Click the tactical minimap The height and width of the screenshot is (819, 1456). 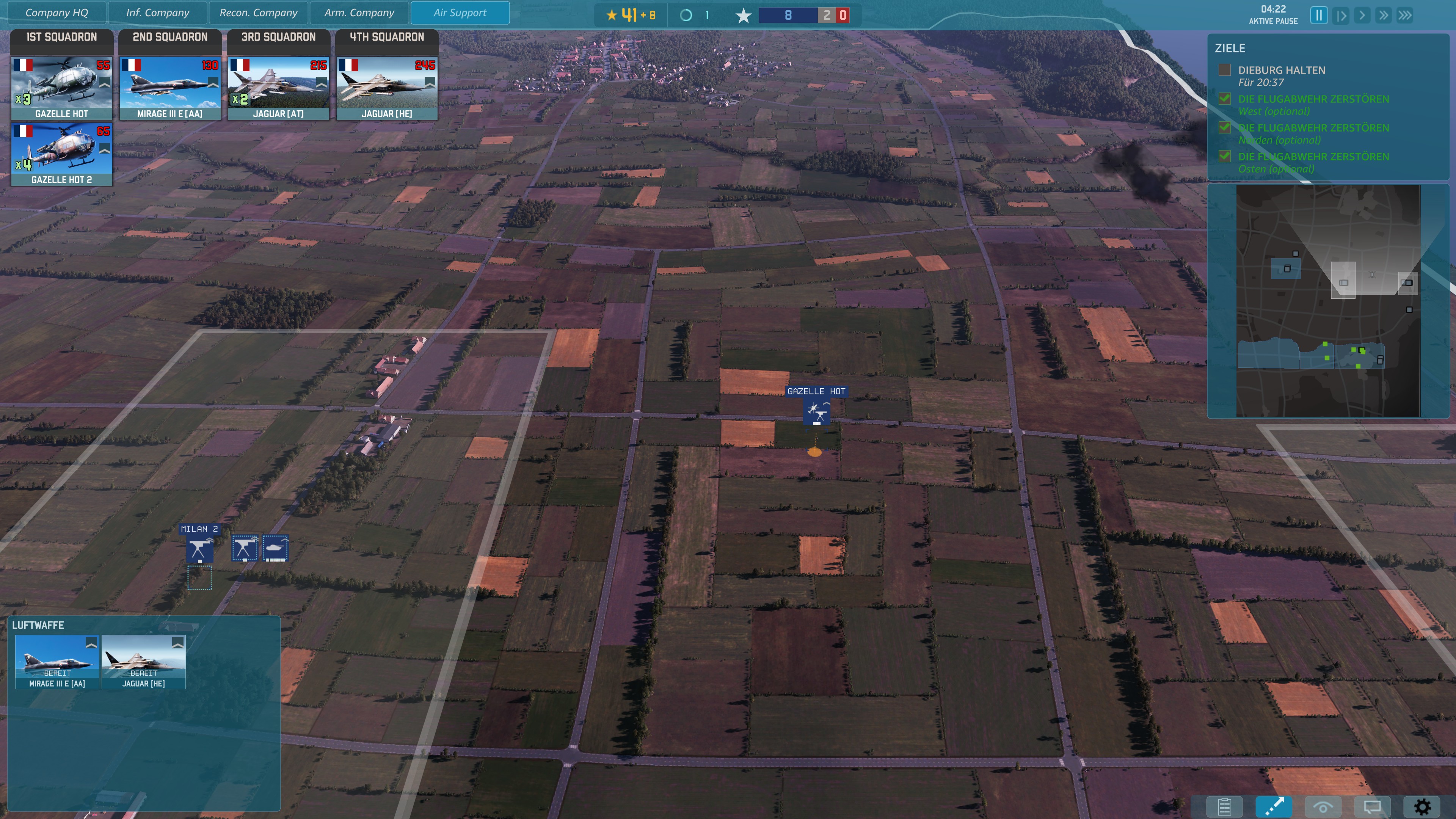click(x=1328, y=301)
